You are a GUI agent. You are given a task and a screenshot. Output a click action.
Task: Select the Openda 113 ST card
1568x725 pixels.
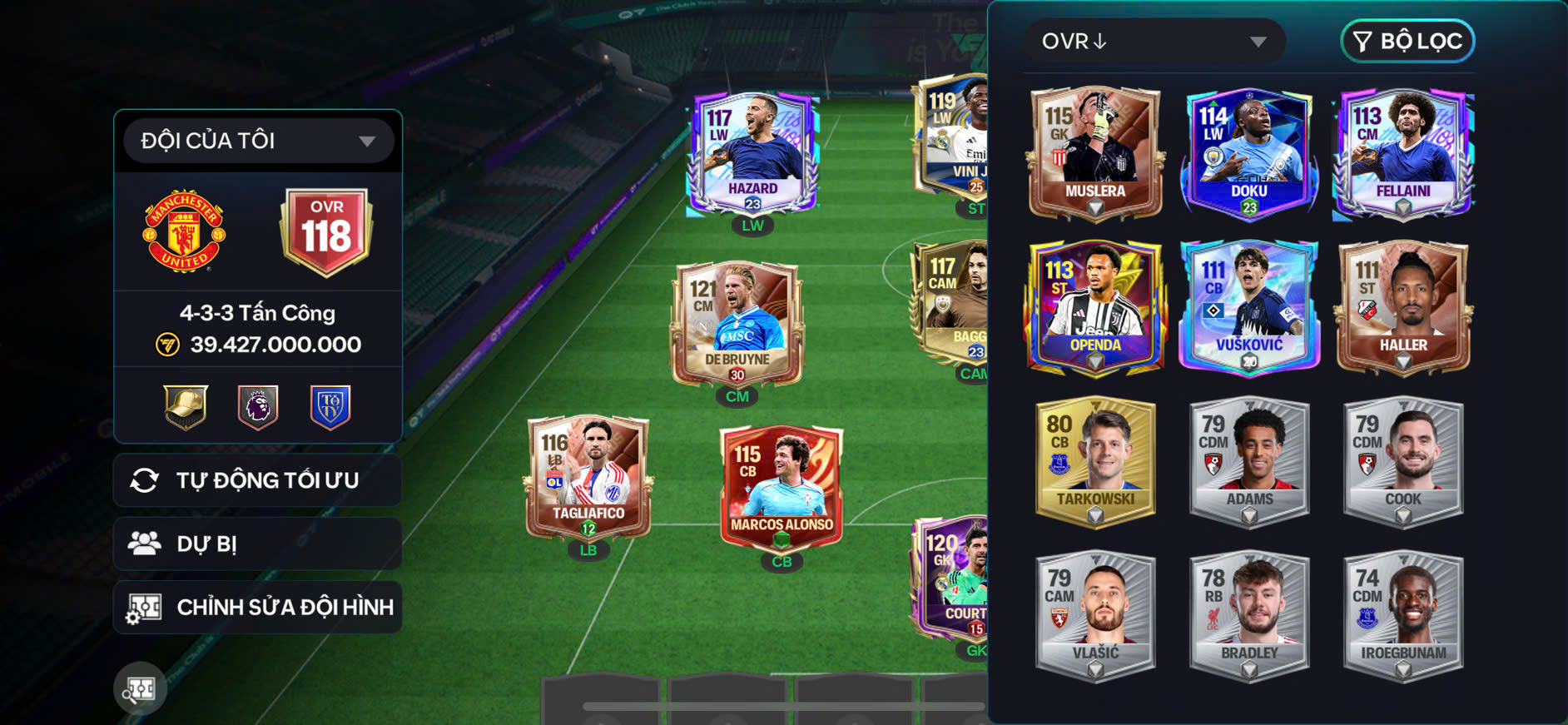(1095, 307)
